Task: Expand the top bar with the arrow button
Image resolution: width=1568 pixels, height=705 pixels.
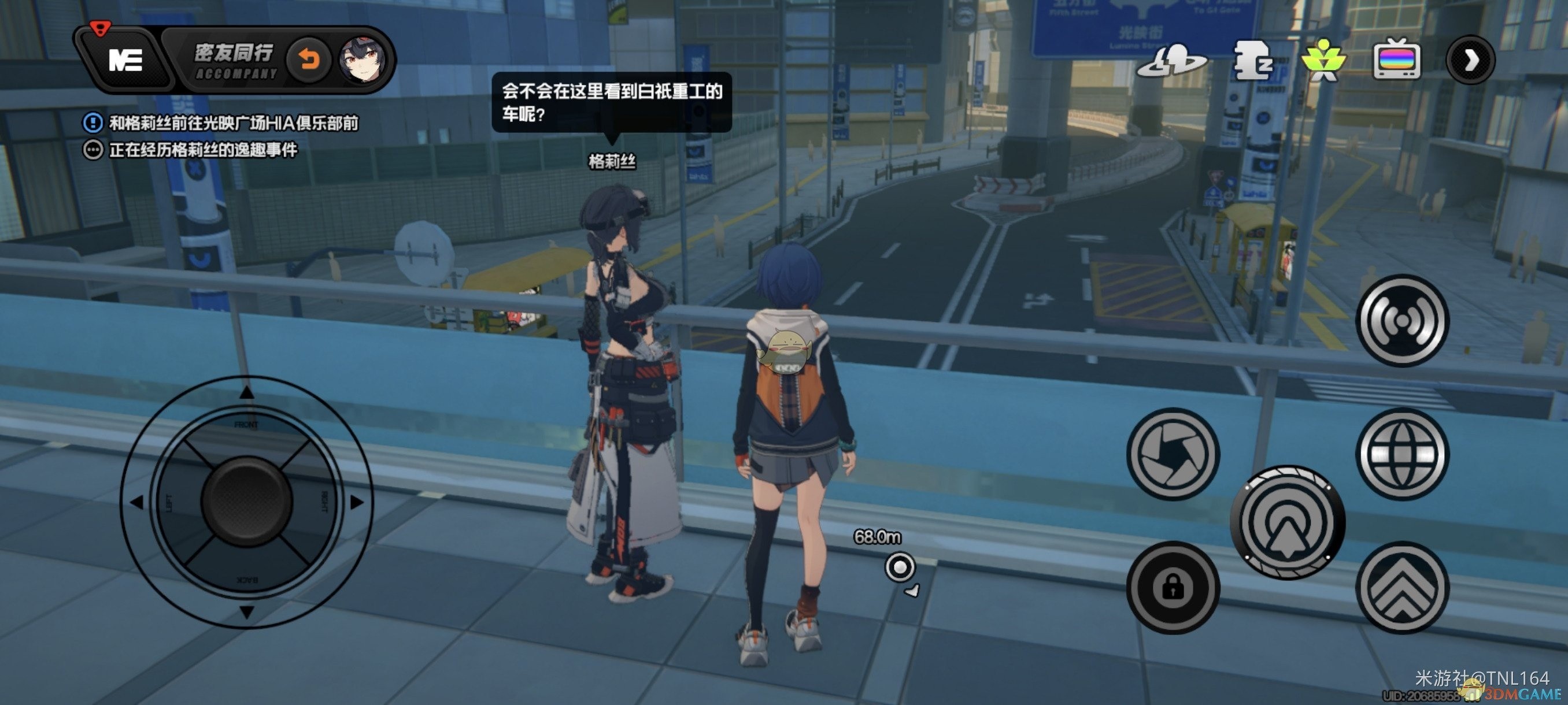Action: 1471,60
